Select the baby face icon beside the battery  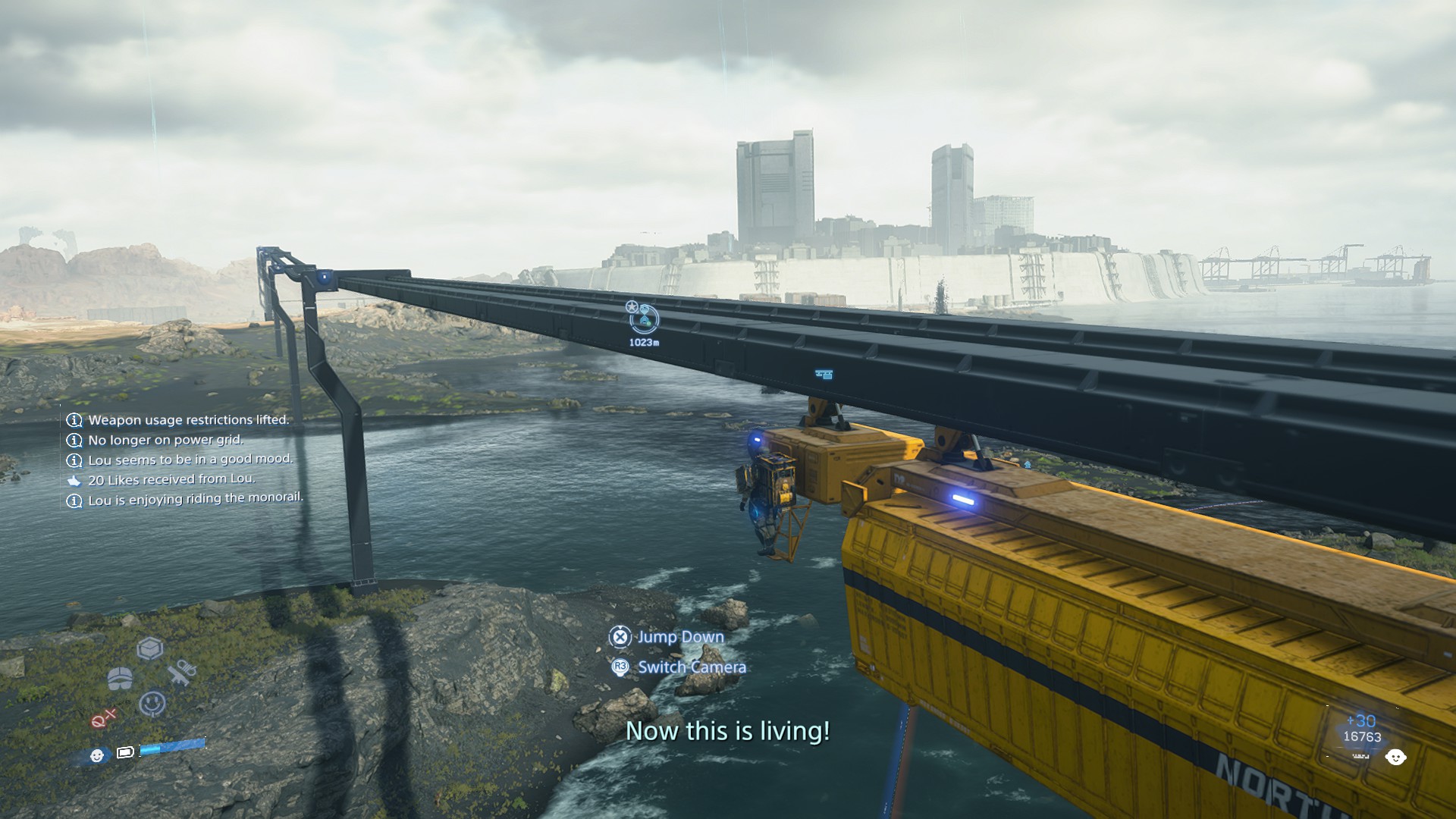coord(97,755)
